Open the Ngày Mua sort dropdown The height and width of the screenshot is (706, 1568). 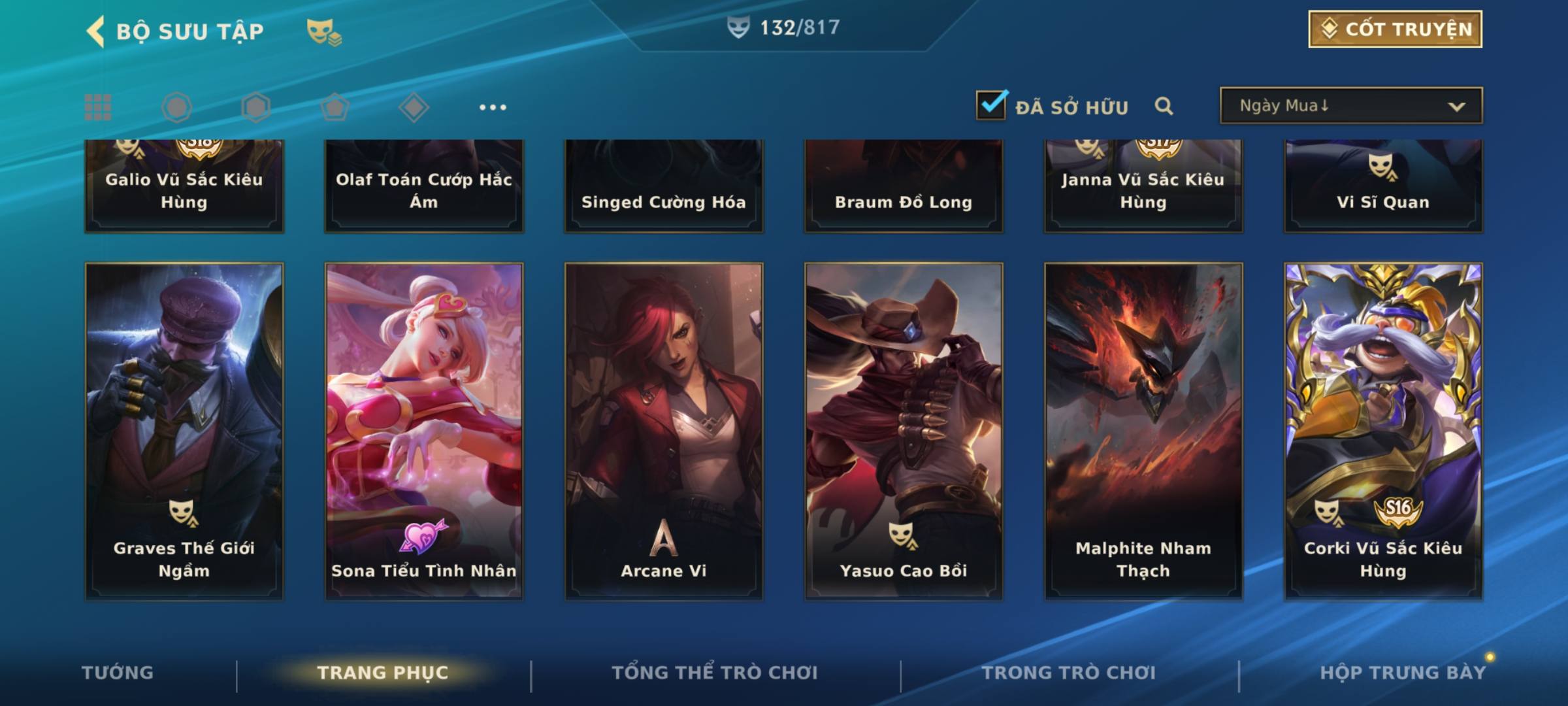pos(1350,106)
